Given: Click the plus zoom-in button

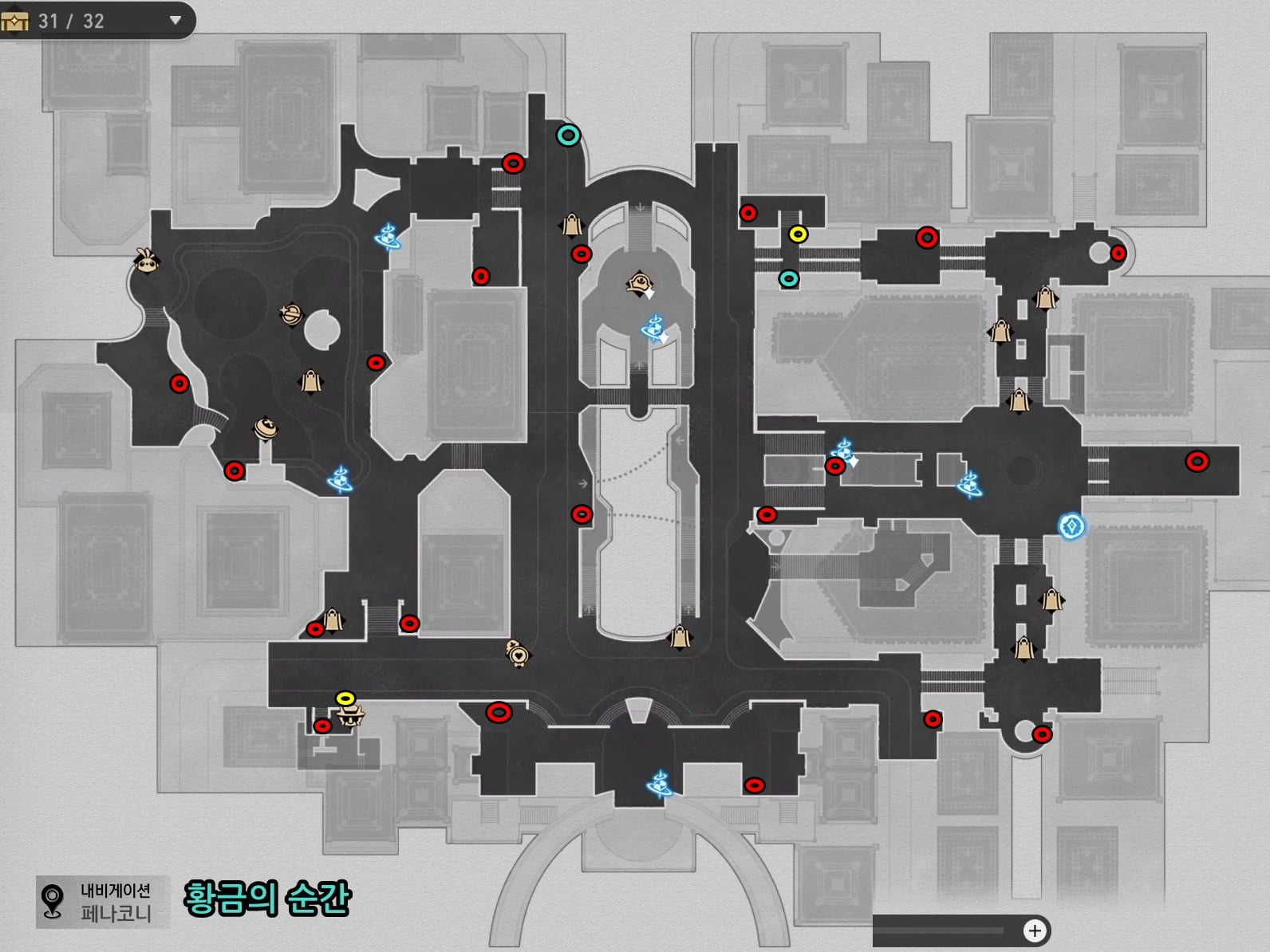Looking at the screenshot, I should tap(1035, 930).
